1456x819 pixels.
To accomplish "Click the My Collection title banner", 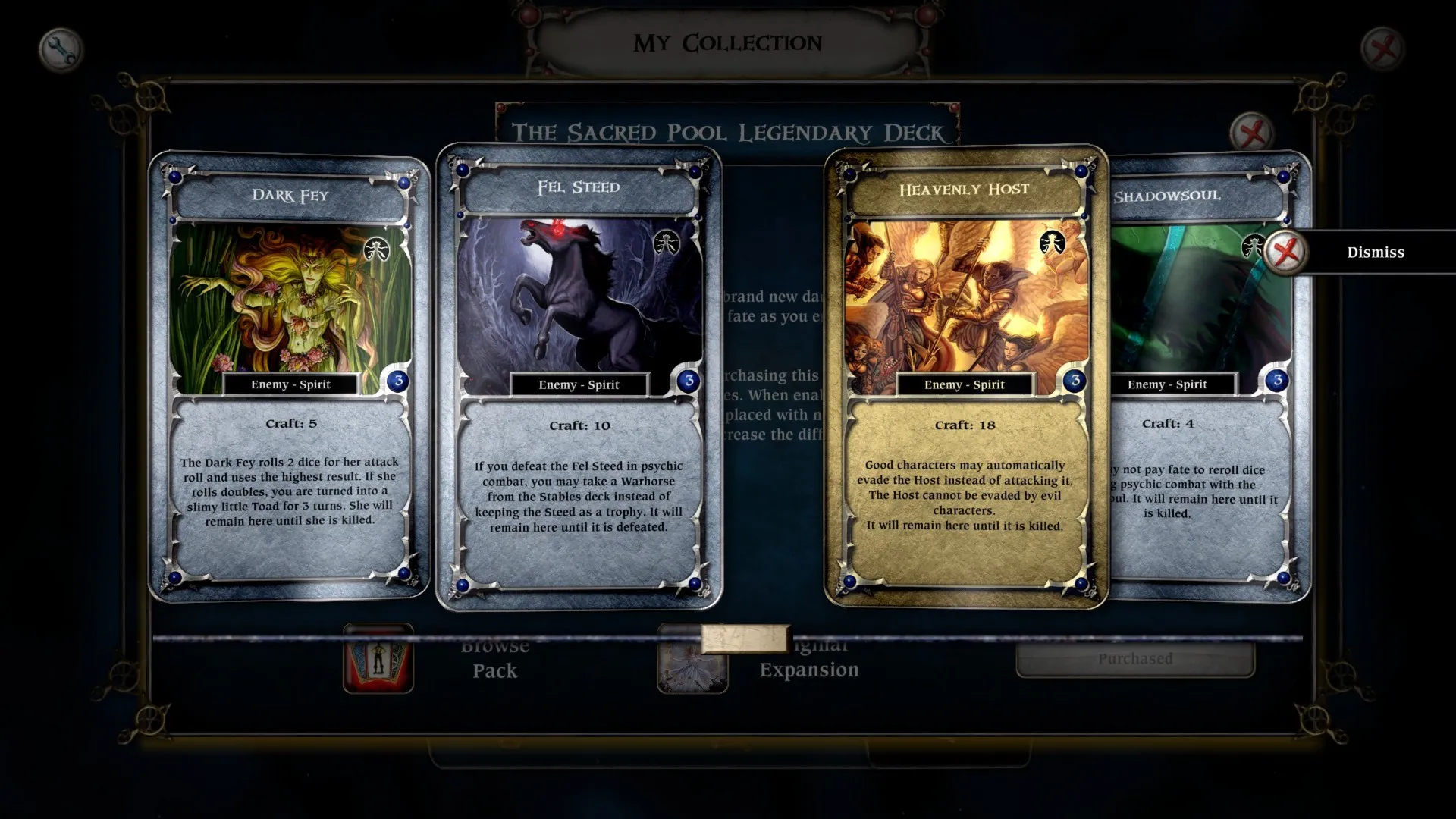I will 726,42.
